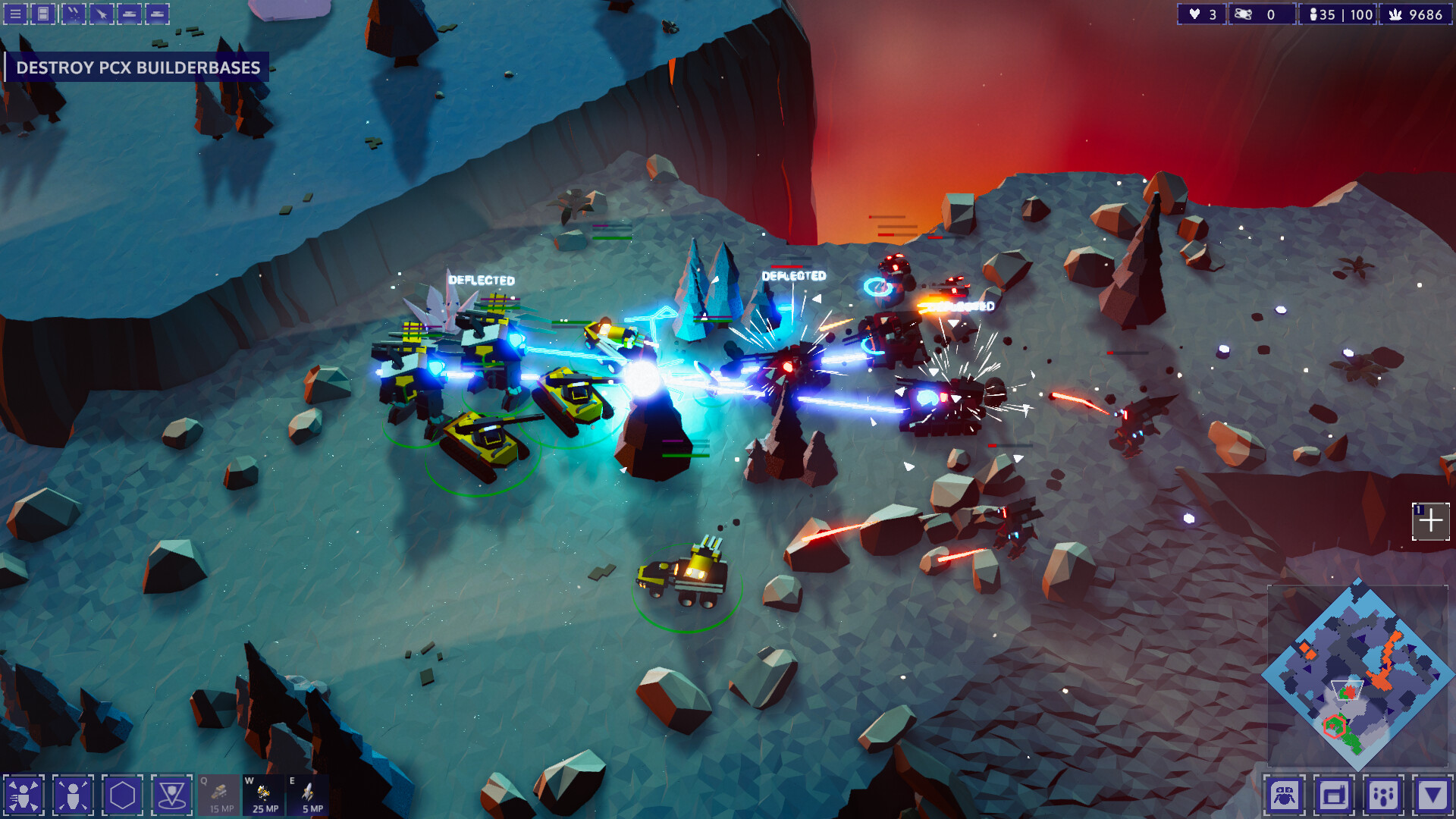Toggle the split-panel icon in top toolbar

[42, 13]
